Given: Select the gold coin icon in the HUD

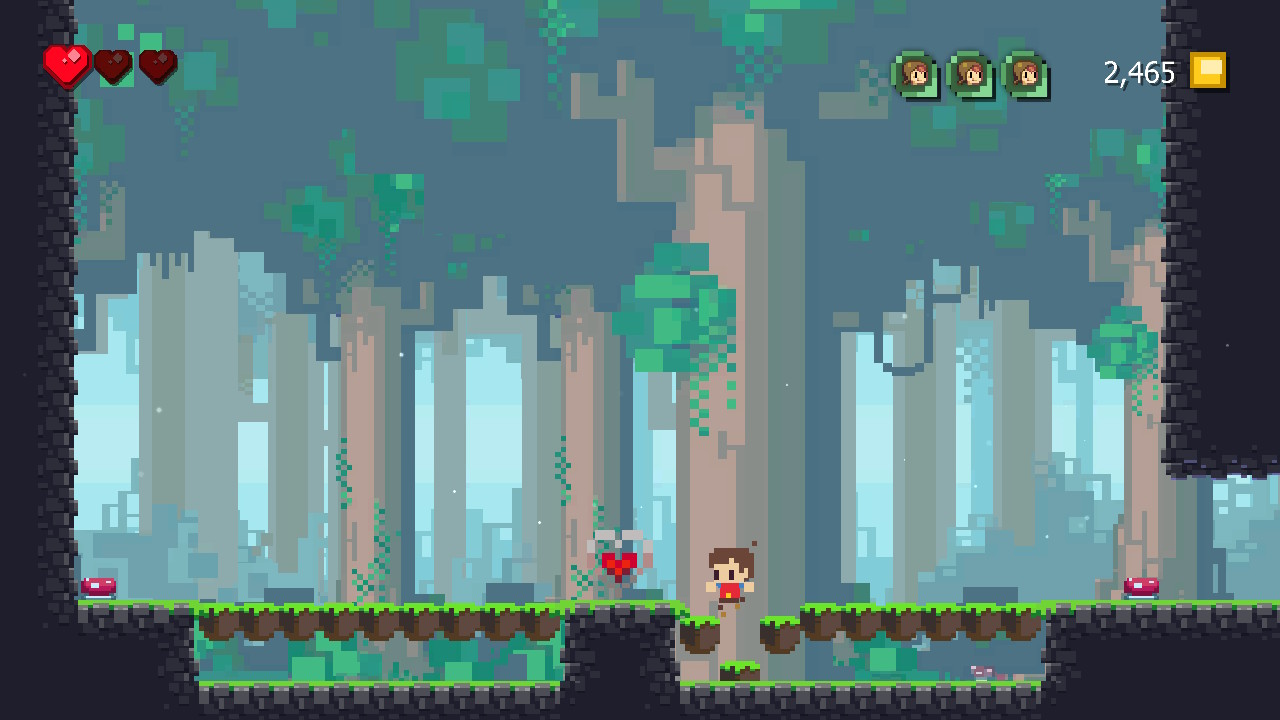Looking at the screenshot, I should coord(1207,72).
